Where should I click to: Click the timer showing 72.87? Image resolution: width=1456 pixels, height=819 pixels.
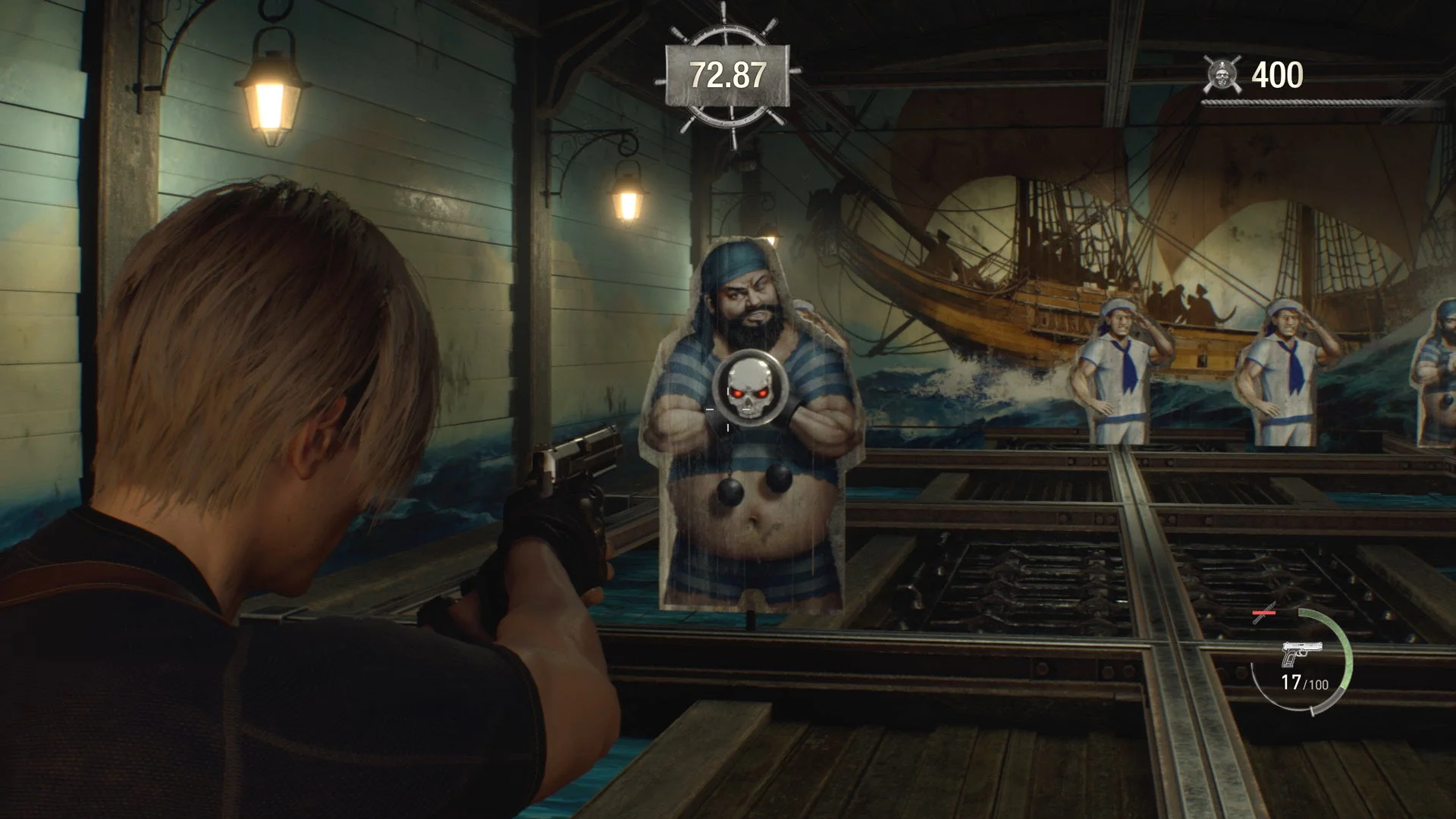727,74
